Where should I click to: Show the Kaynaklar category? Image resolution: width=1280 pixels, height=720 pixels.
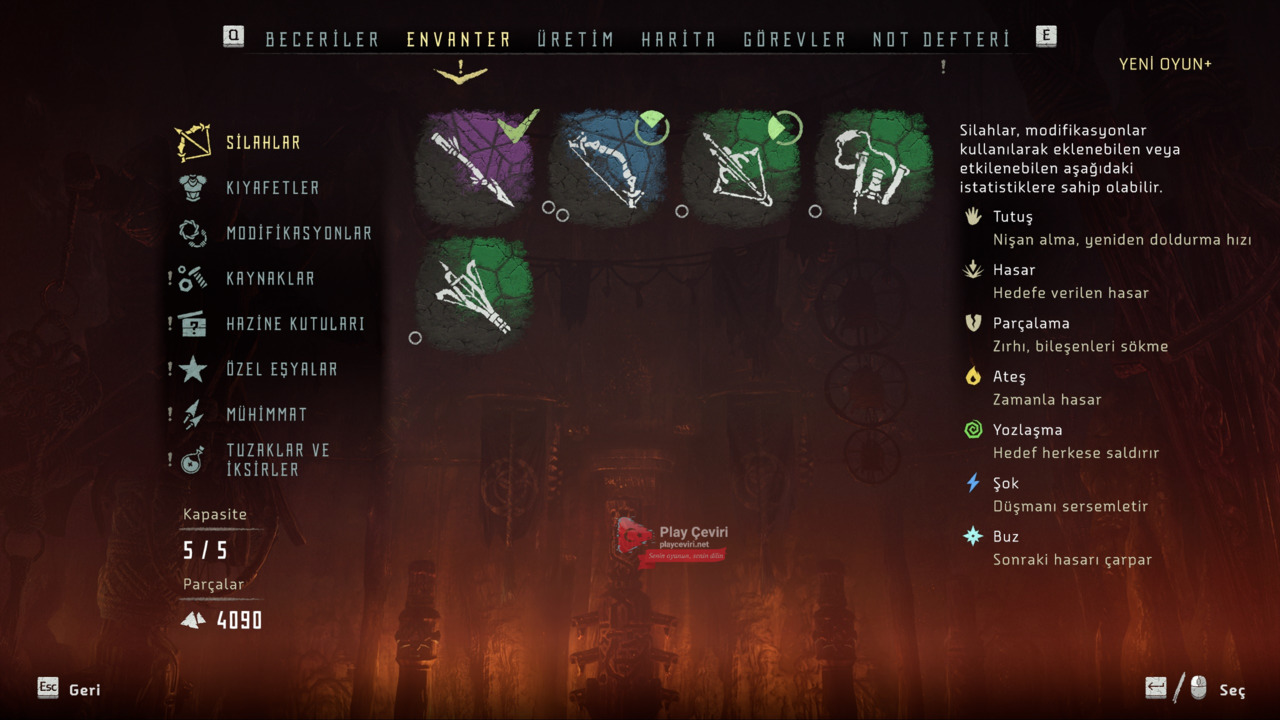tap(270, 279)
